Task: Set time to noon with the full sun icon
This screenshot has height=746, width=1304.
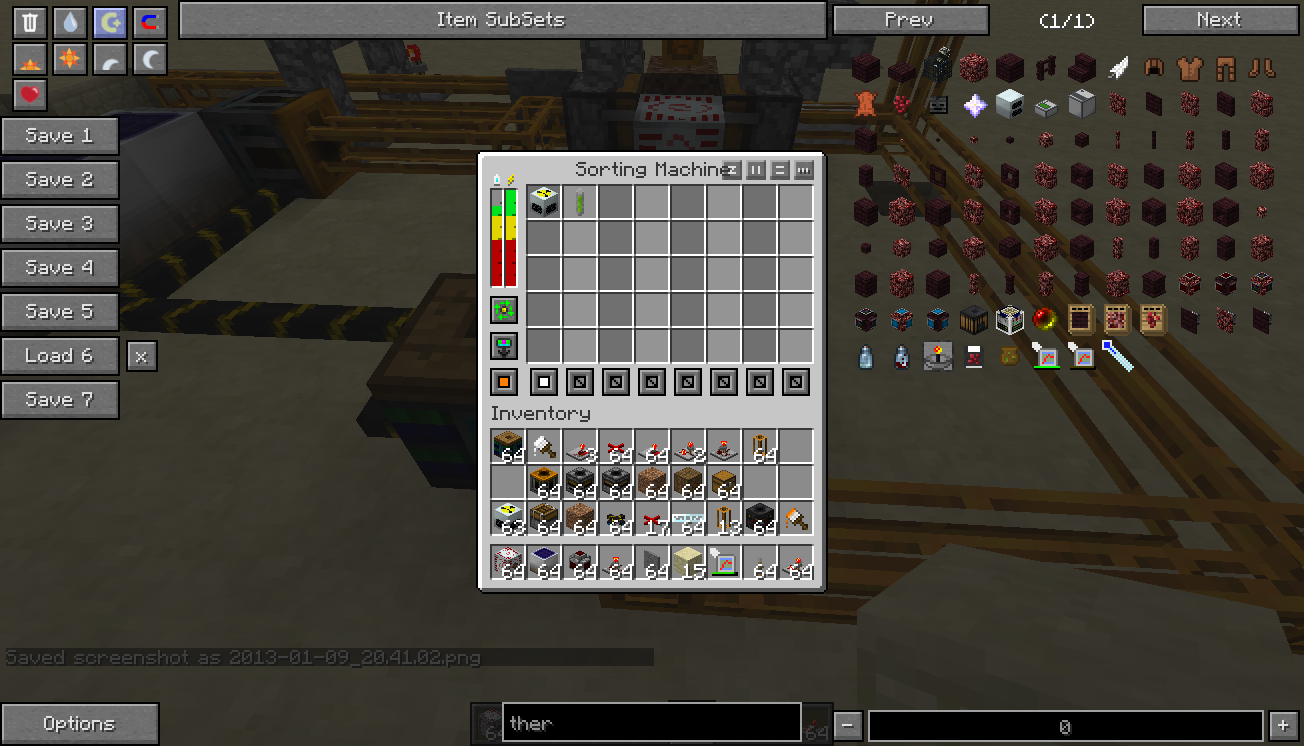Action: pos(70,59)
